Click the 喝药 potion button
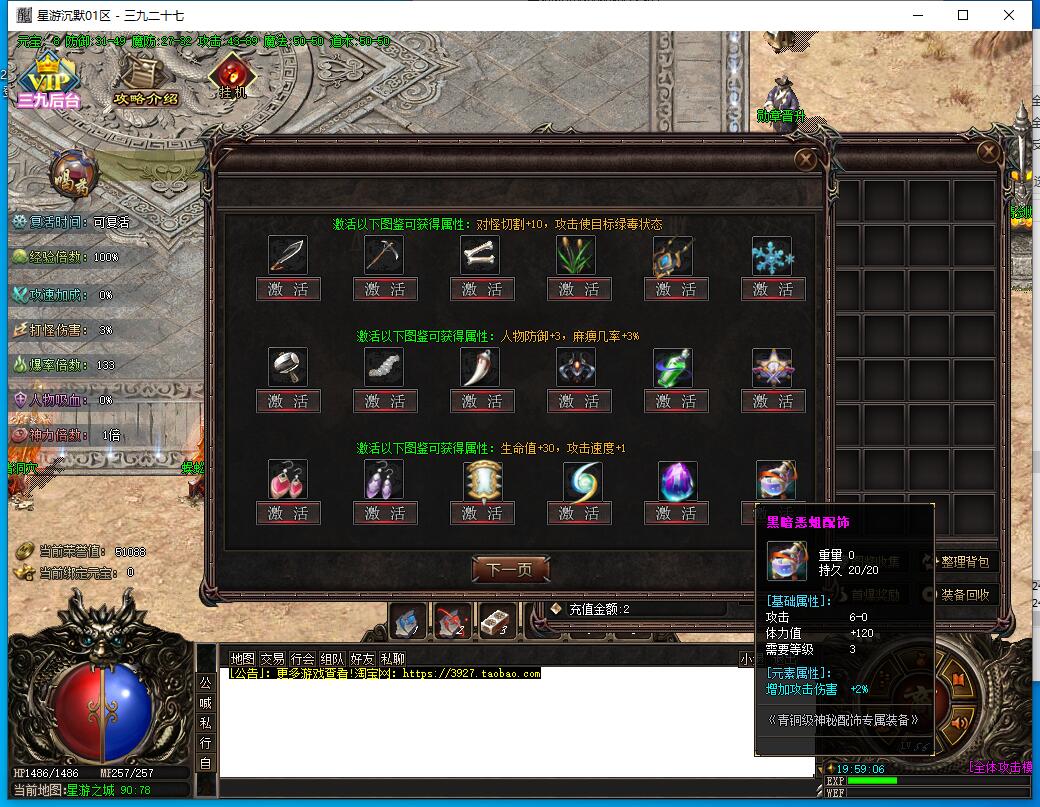Screen dimensions: 1040x807 pyautogui.click(x=73, y=174)
